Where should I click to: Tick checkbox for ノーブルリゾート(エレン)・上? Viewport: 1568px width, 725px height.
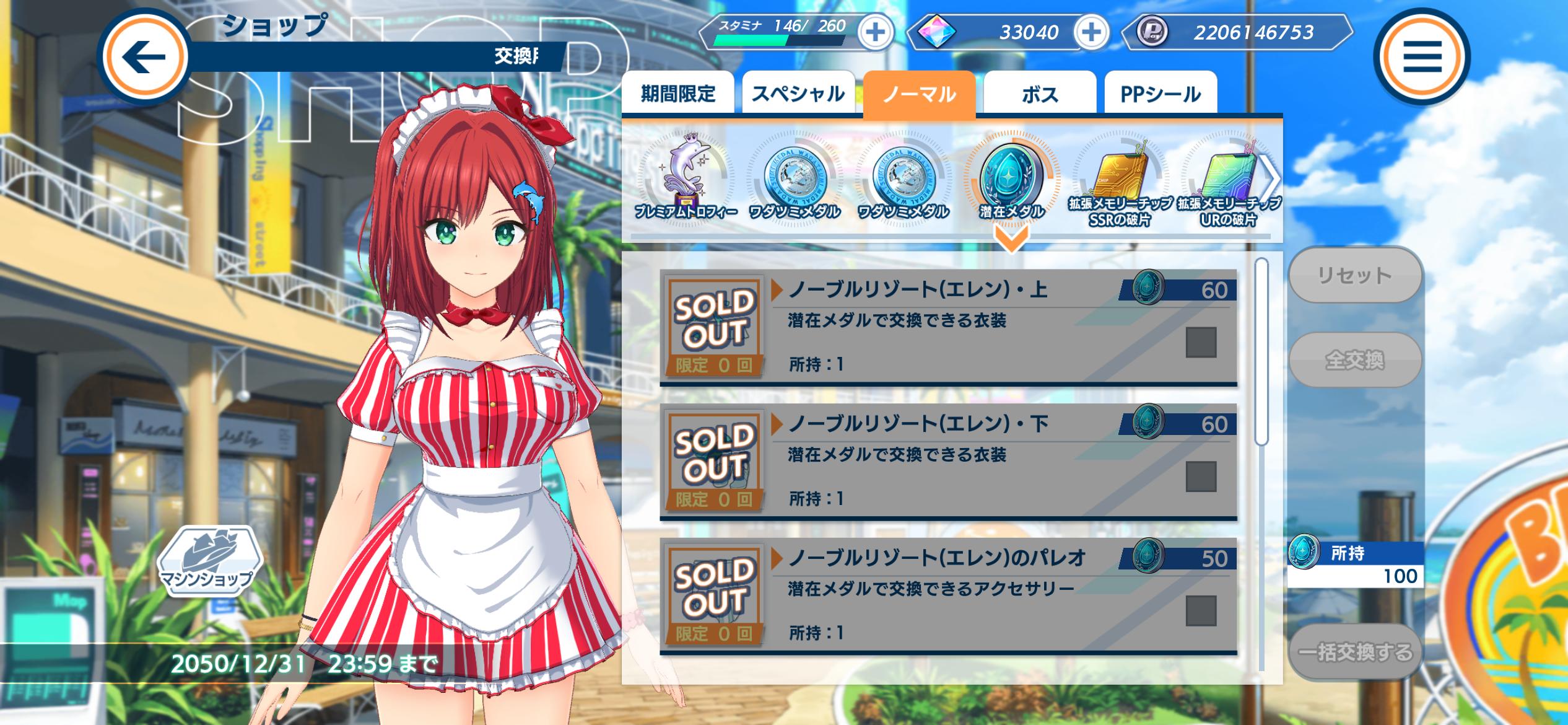point(1201,343)
